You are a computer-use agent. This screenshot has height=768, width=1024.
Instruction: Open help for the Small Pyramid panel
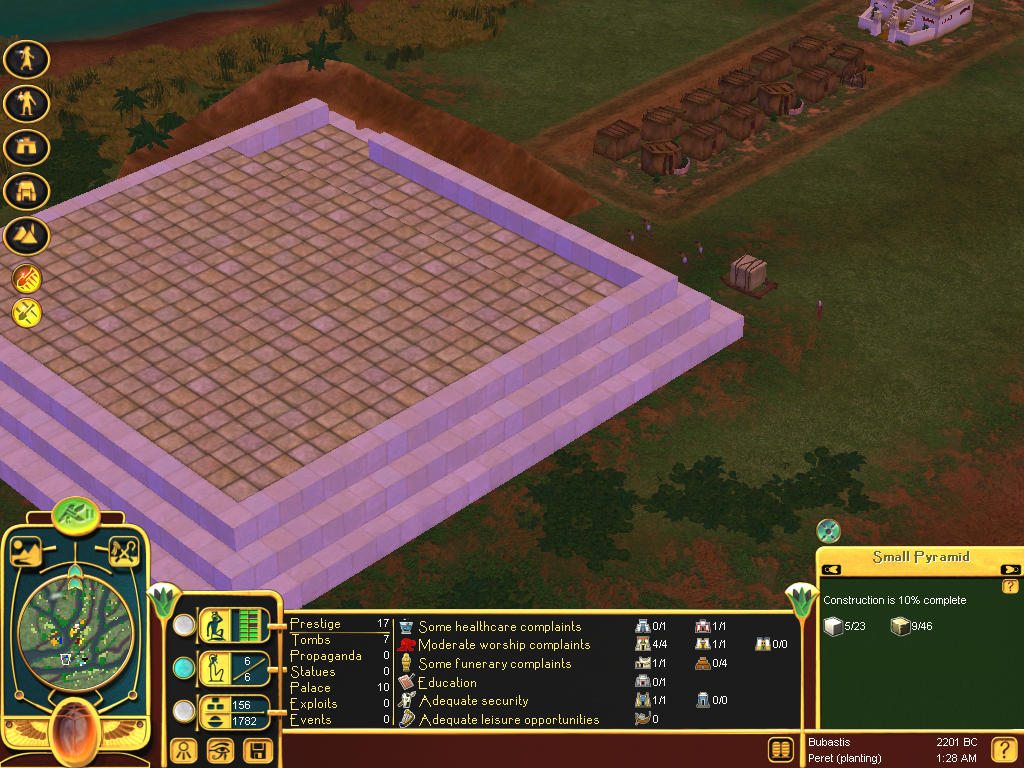click(1010, 586)
